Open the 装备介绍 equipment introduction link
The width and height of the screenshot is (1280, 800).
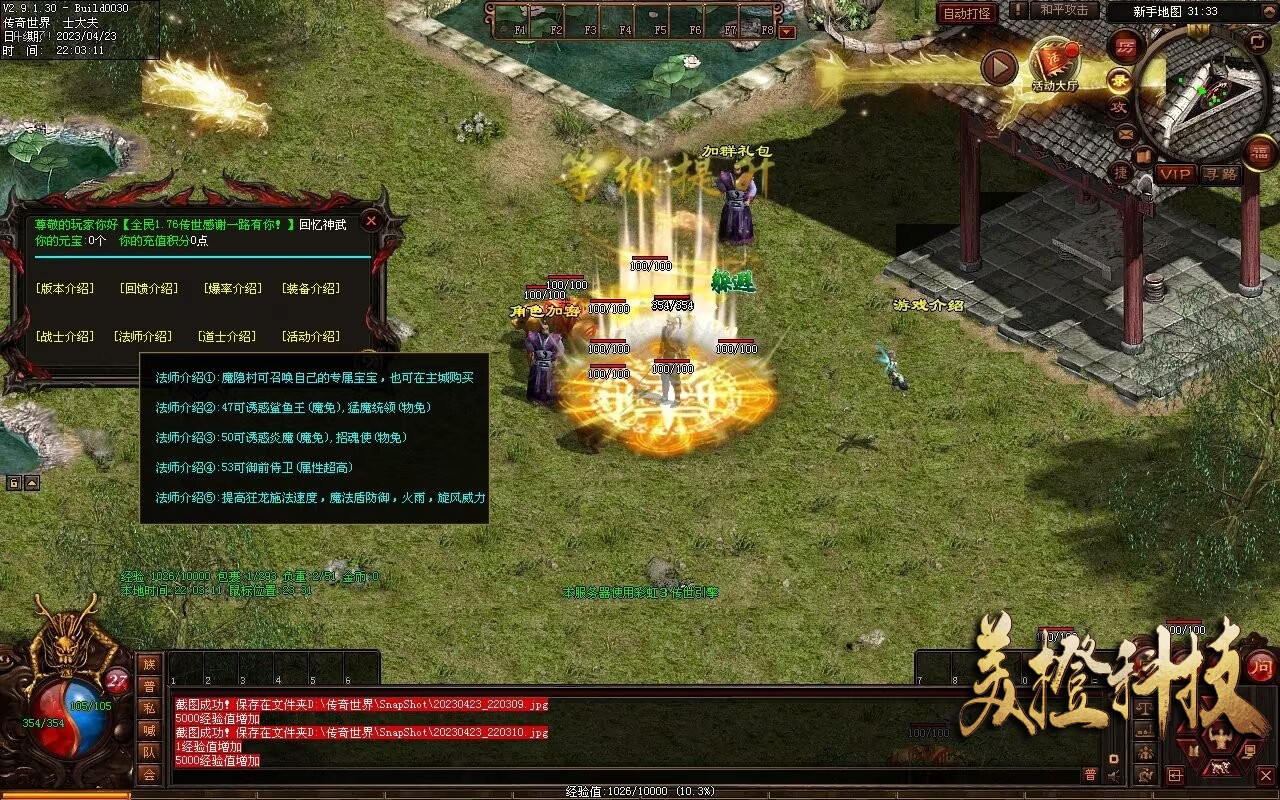[310, 289]
